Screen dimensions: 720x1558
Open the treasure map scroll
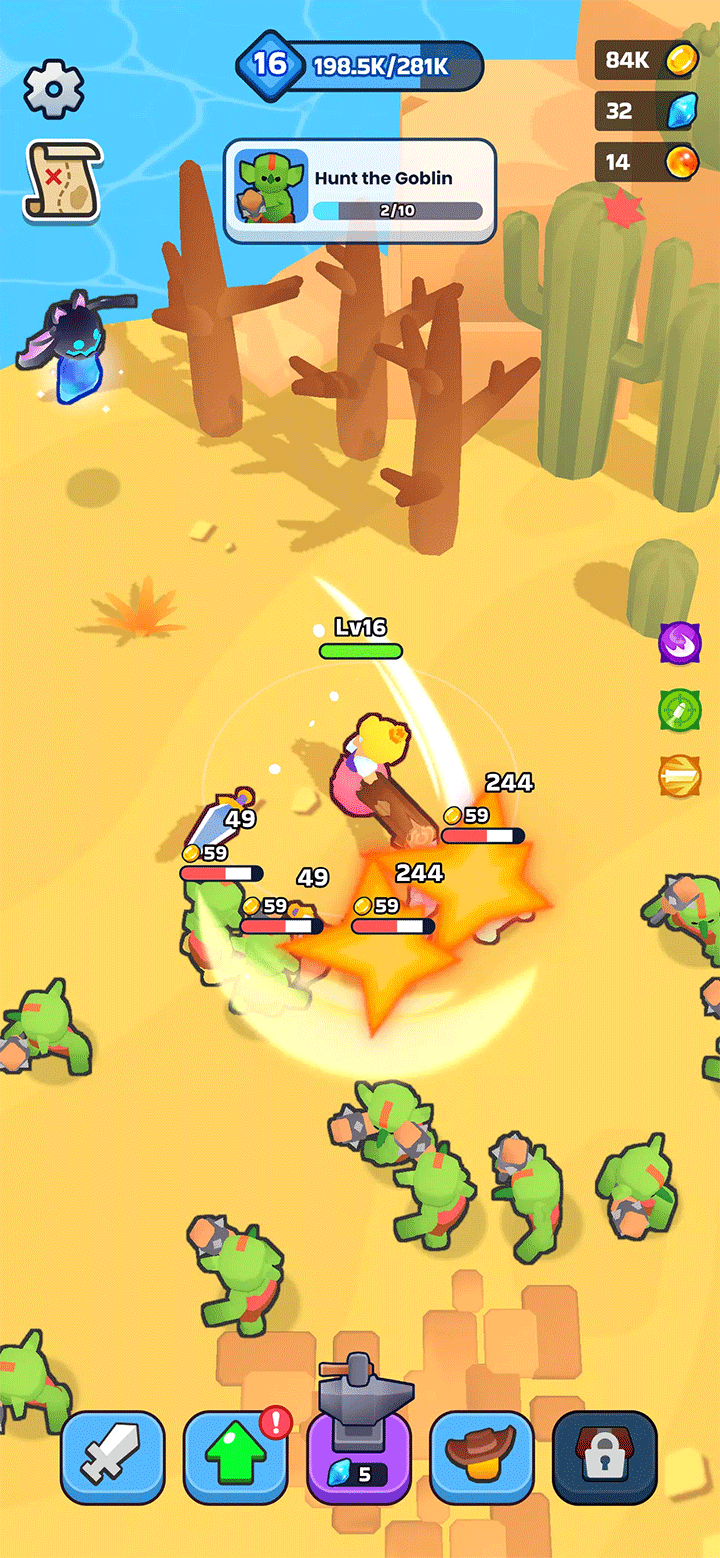(62, 180)
